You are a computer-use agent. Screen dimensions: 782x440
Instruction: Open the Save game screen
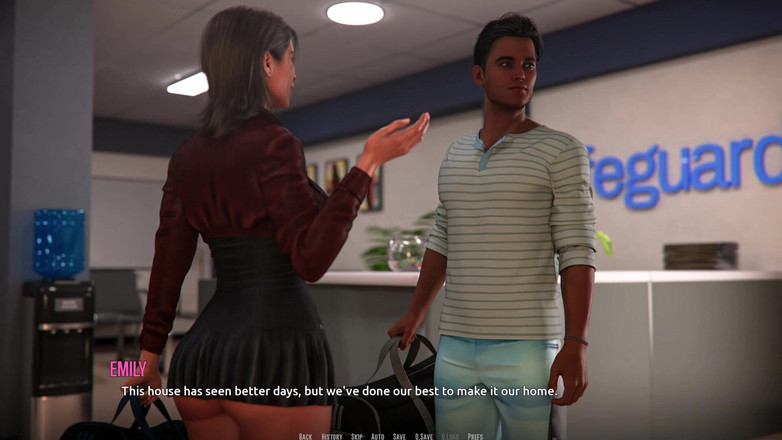pyautogui.click(x=399, y=436)
